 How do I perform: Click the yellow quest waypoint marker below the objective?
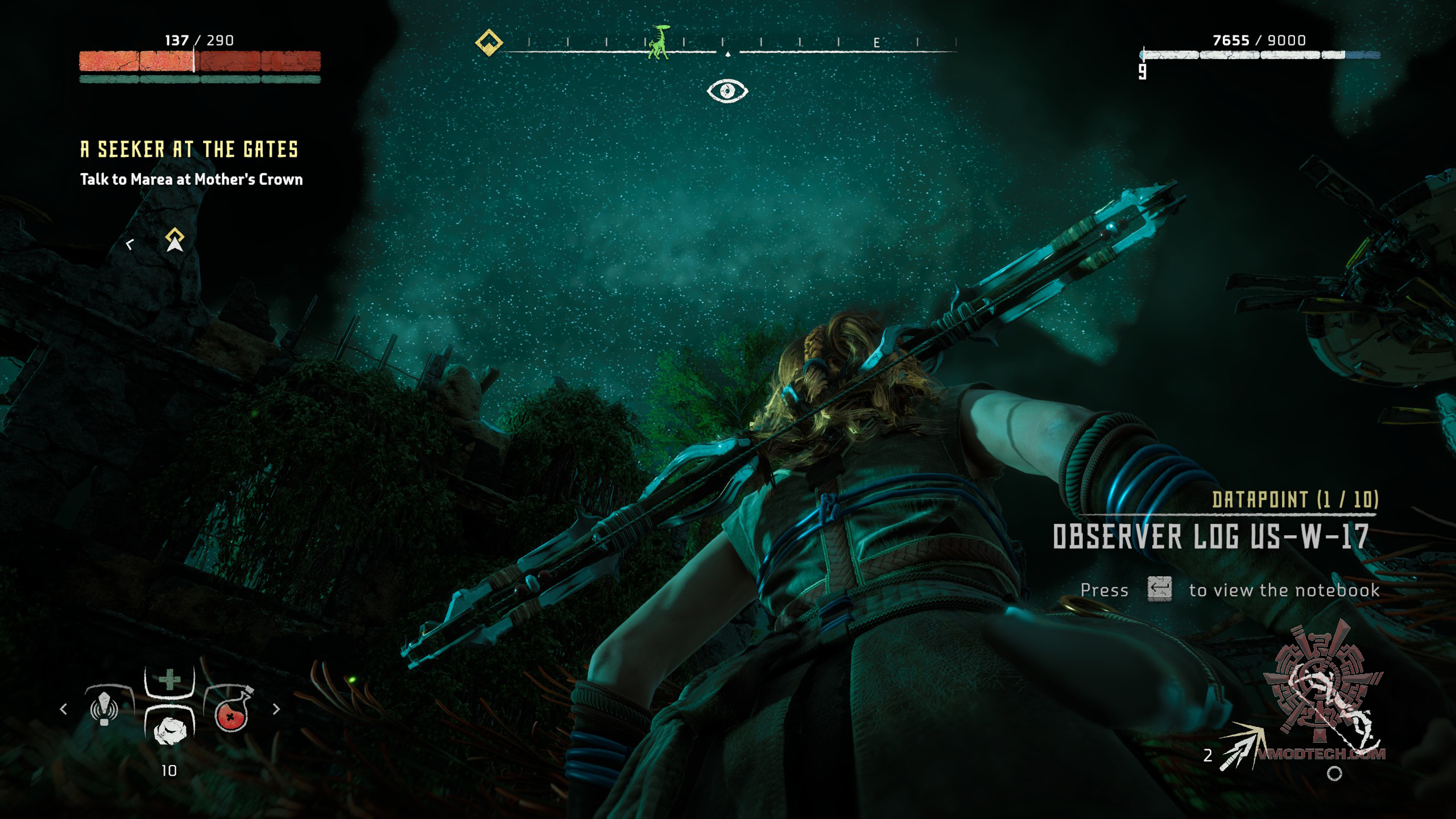pos(175,239)
